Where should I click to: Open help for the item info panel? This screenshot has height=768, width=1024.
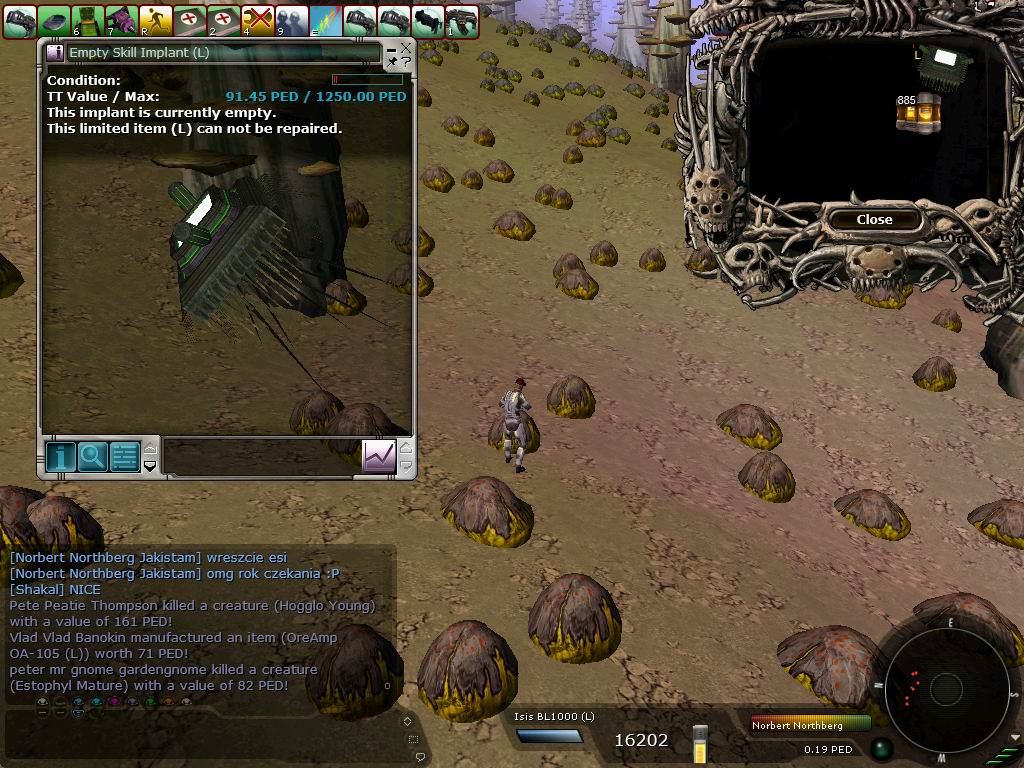(406, 62)
